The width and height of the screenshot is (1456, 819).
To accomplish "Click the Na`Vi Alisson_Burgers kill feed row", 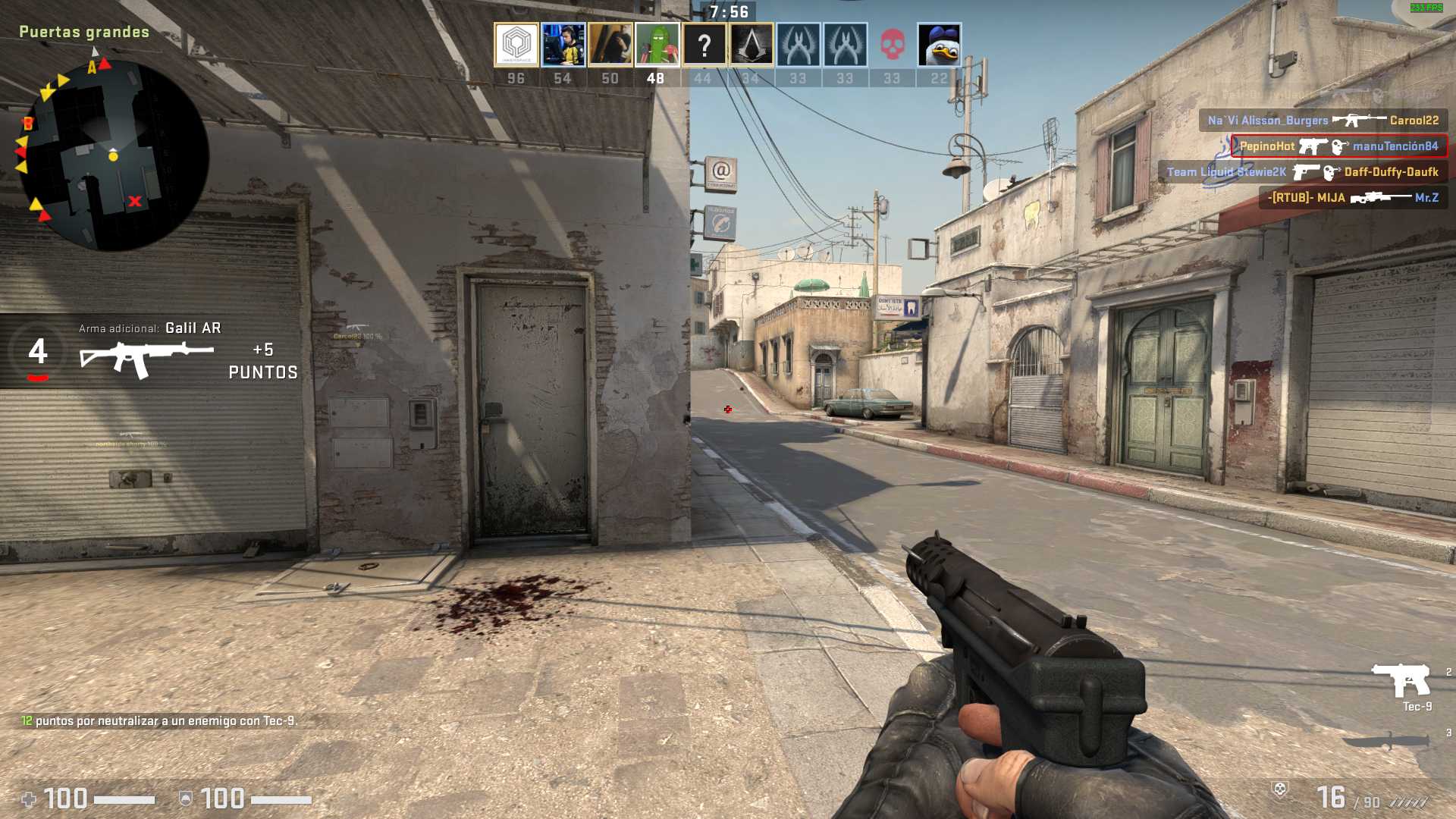I will tap(1323, 120).
